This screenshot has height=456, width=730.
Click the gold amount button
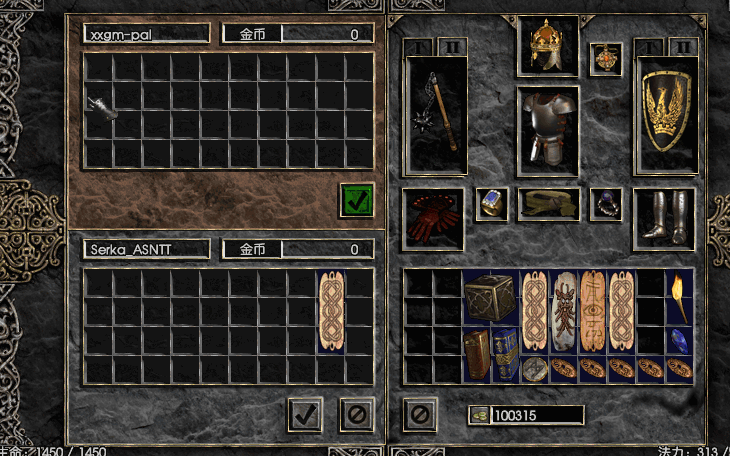(478, 414)
